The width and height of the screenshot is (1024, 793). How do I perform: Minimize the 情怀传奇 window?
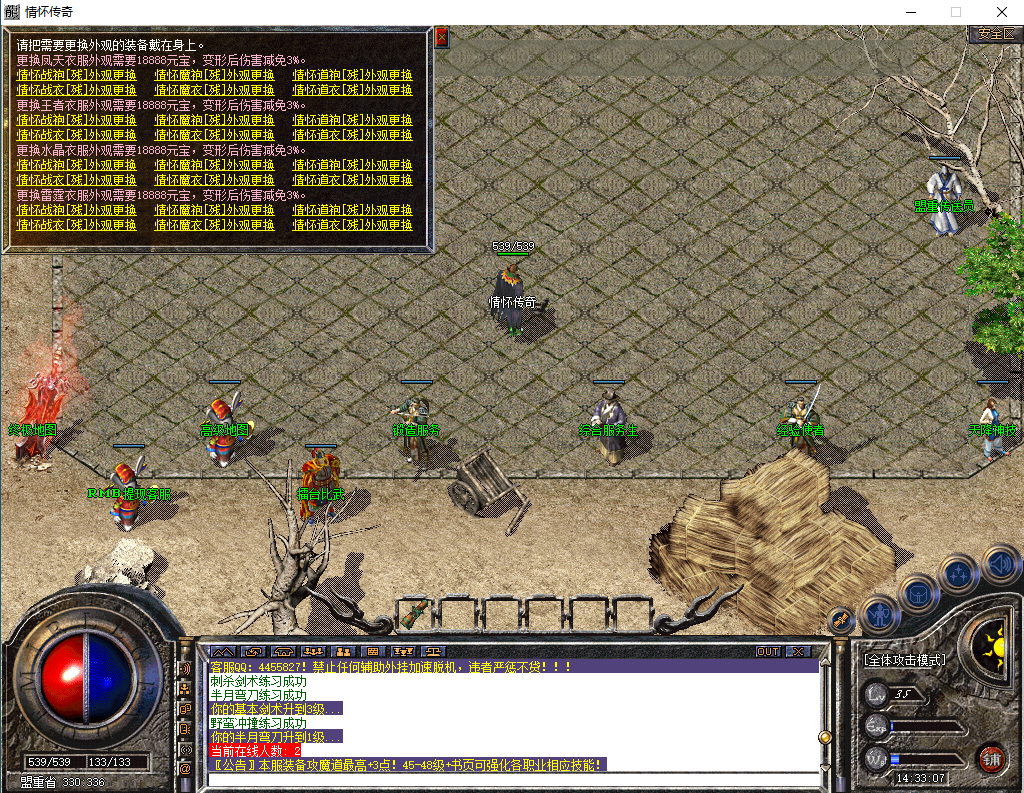pyautogui.click(x=910, y=11)
